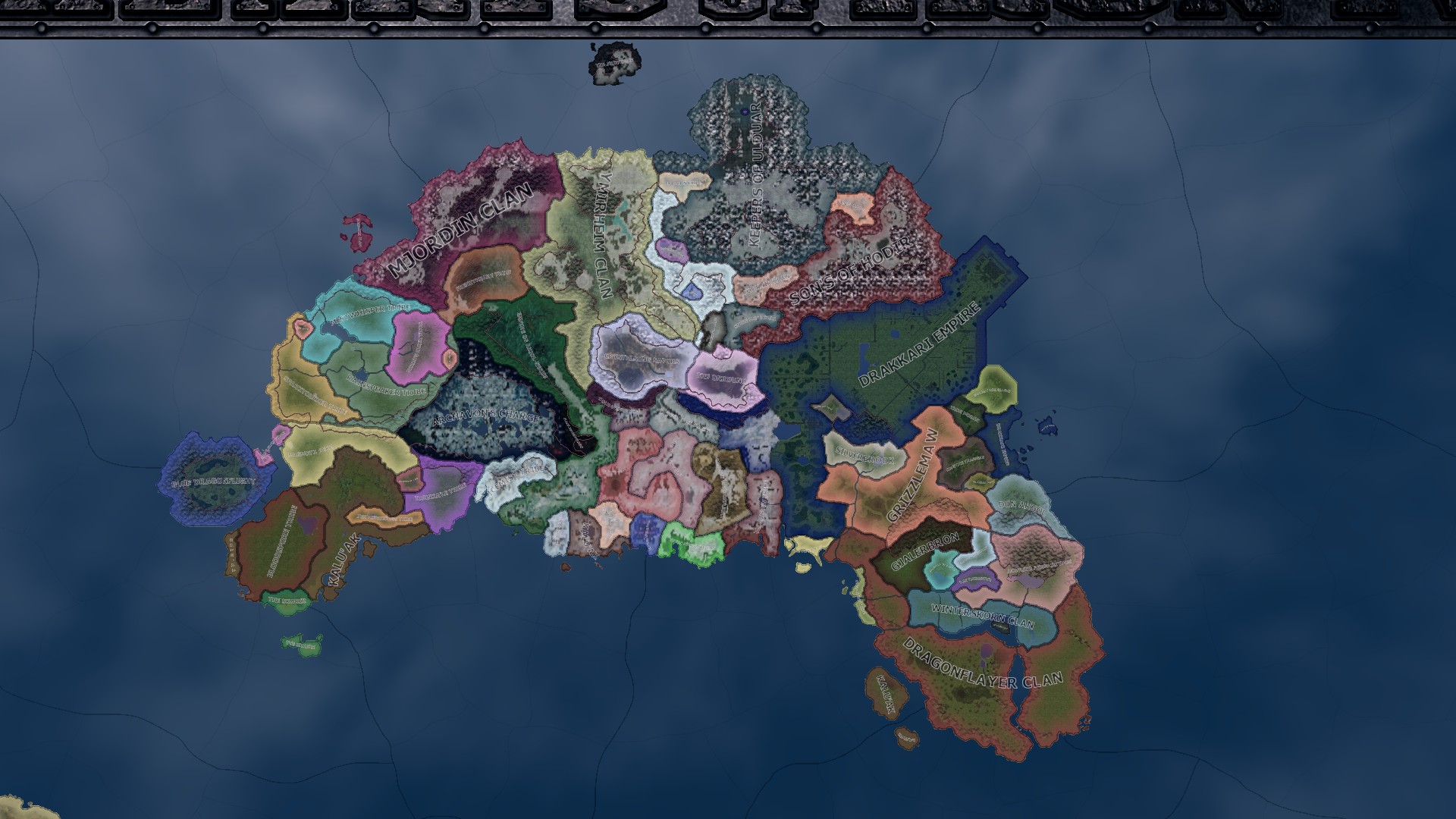
Task: Choose the Ymirheim Clan territory
Action: click(x=604, y=235)
